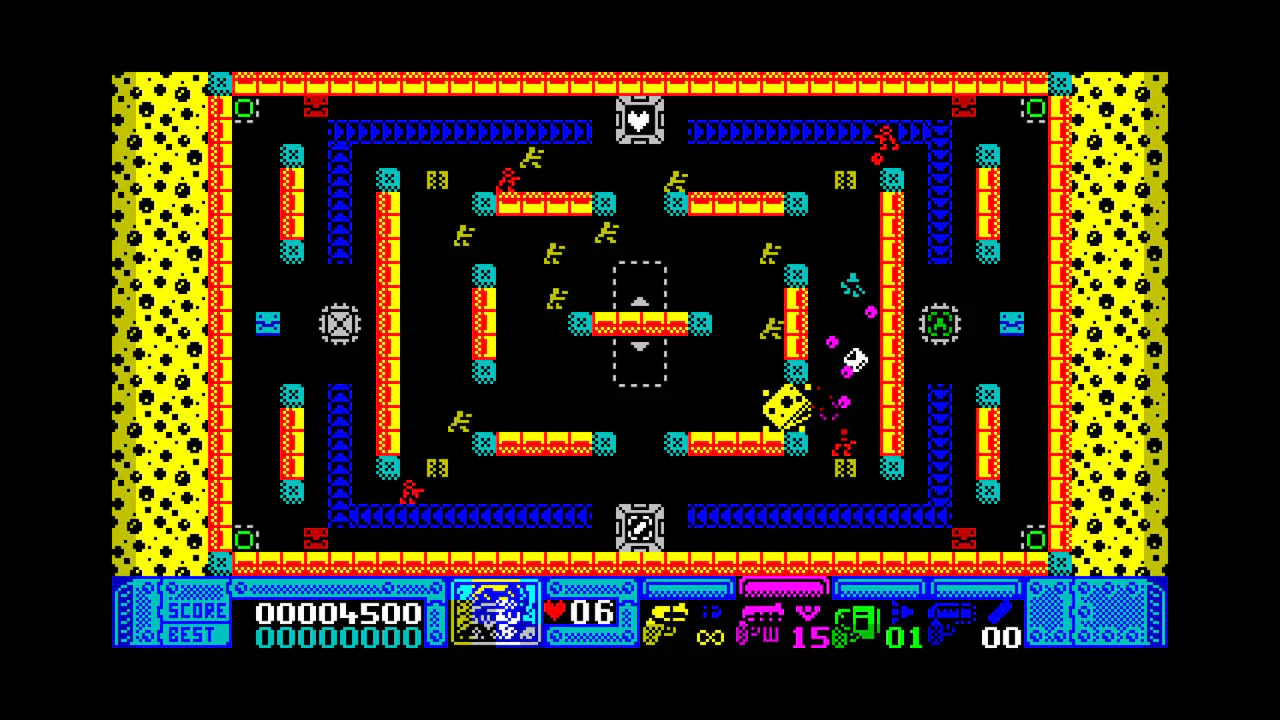
Task: Toggle the green ring marker in the bottom-left corner
Action: (246, 540)
